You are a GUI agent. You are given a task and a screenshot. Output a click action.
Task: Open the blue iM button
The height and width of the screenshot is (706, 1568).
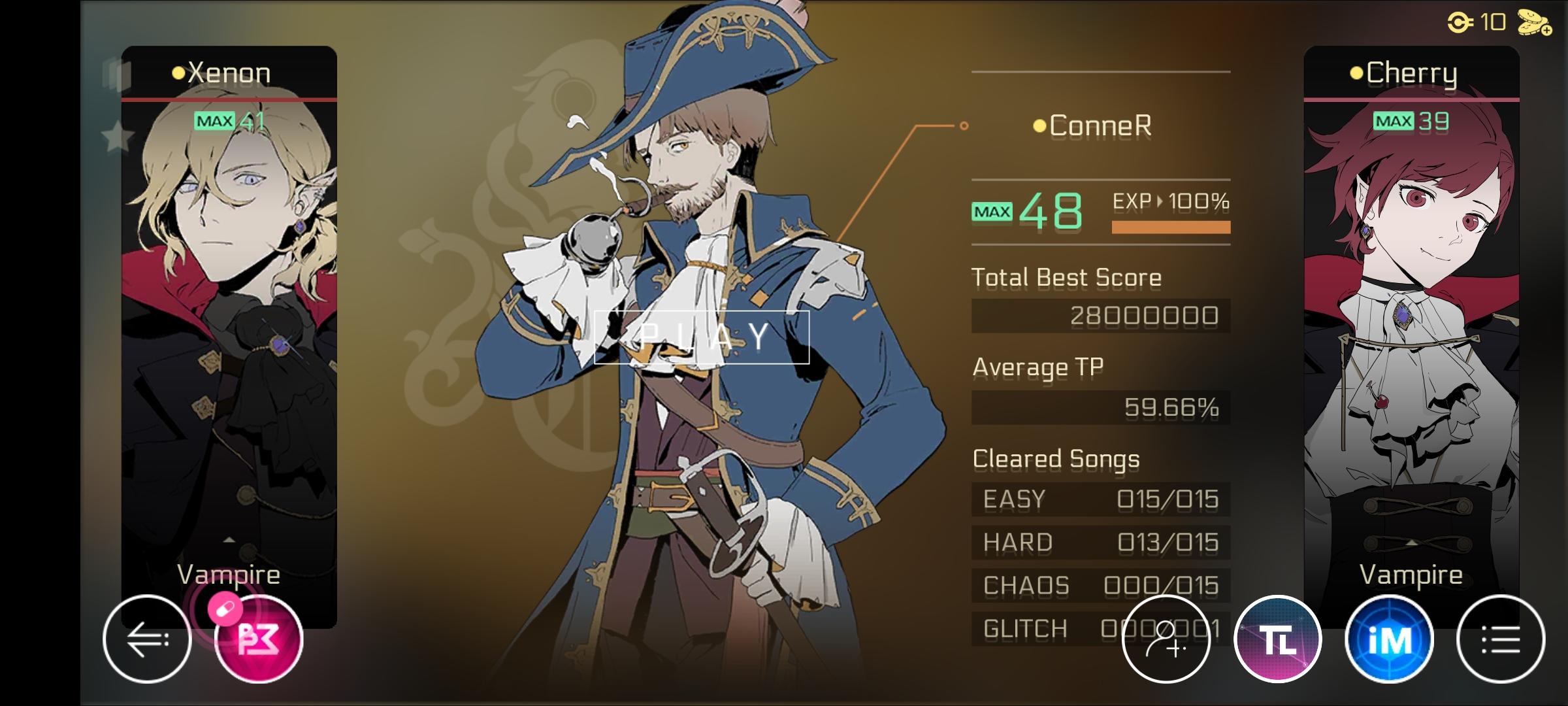(x=1390, y=639)
